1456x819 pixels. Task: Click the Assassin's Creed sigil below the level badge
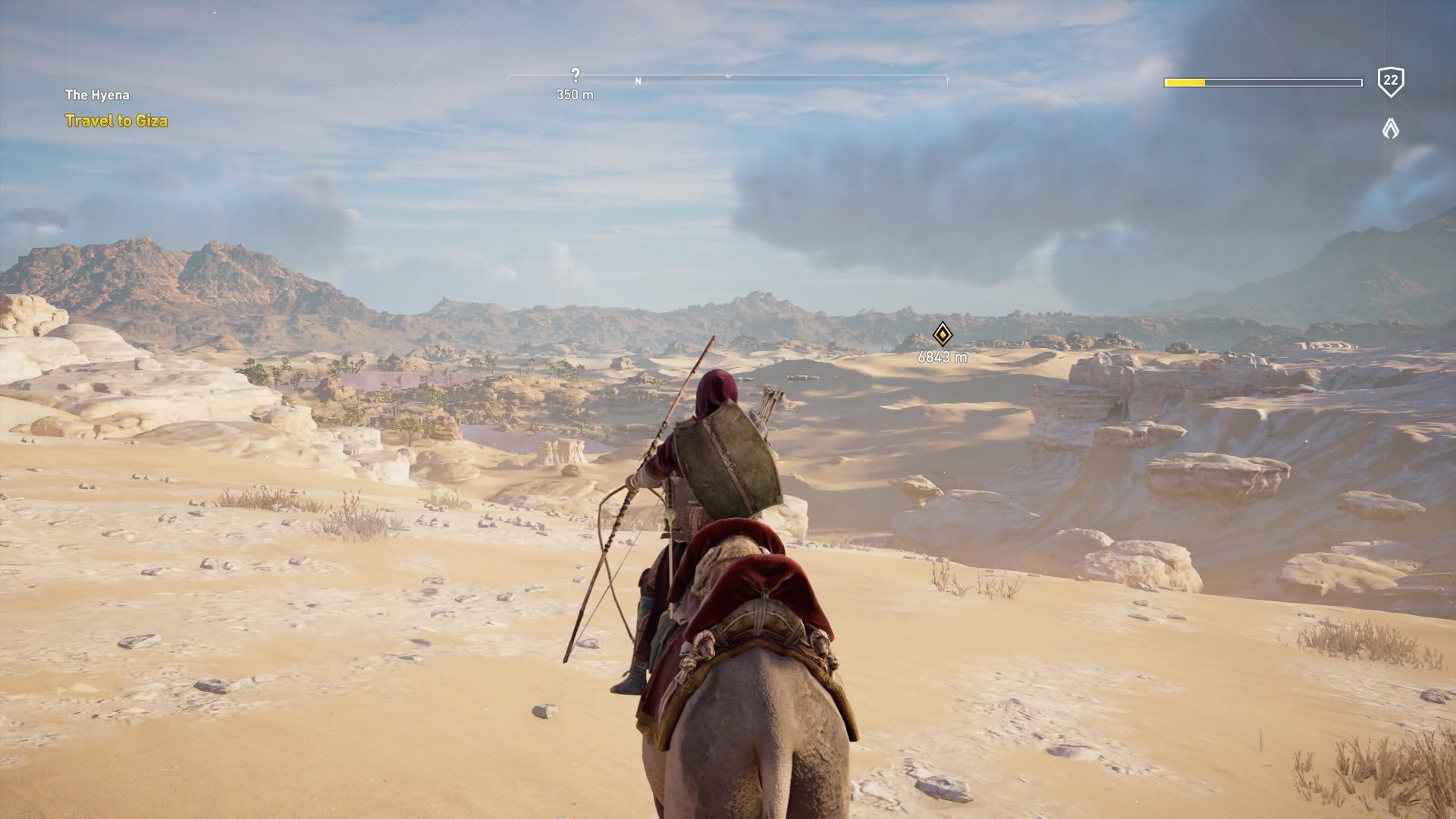click(1390, 127)
